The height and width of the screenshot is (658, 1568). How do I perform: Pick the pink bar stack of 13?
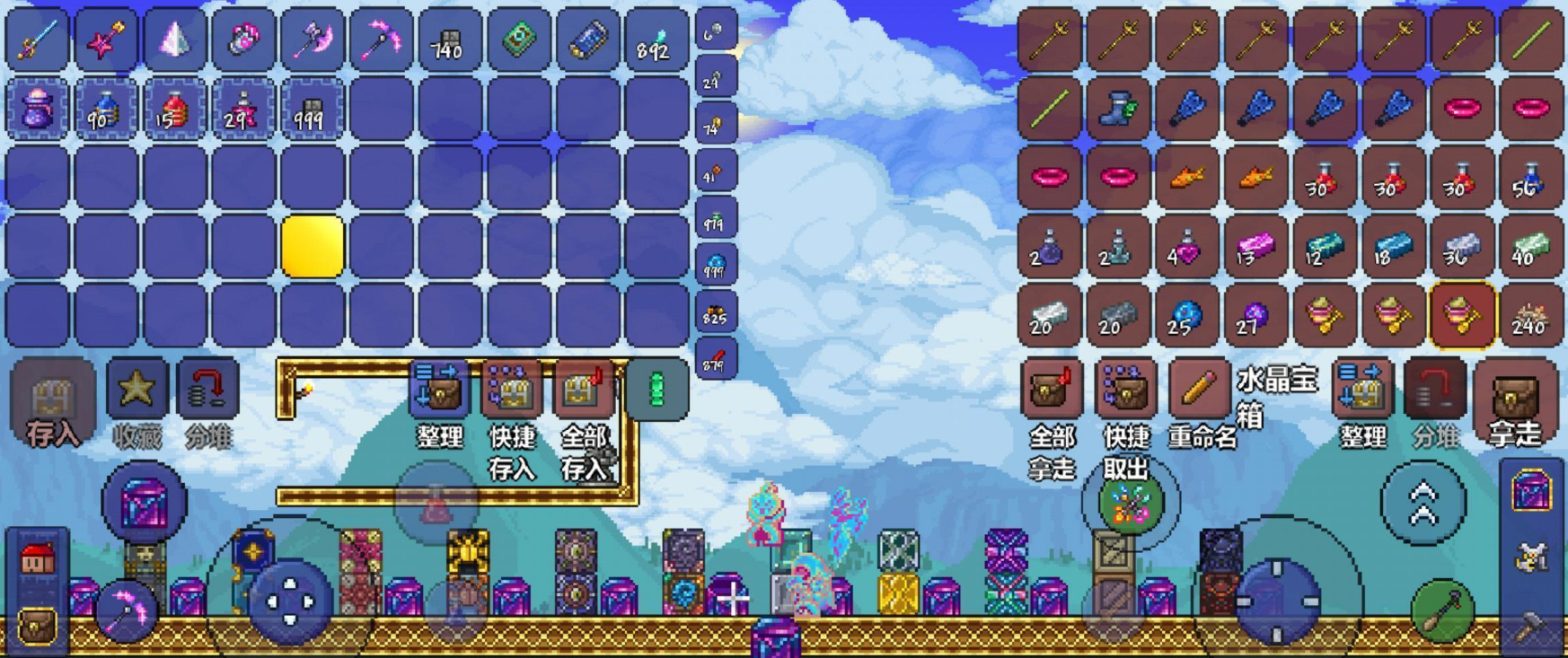[x=1255, y=247]
